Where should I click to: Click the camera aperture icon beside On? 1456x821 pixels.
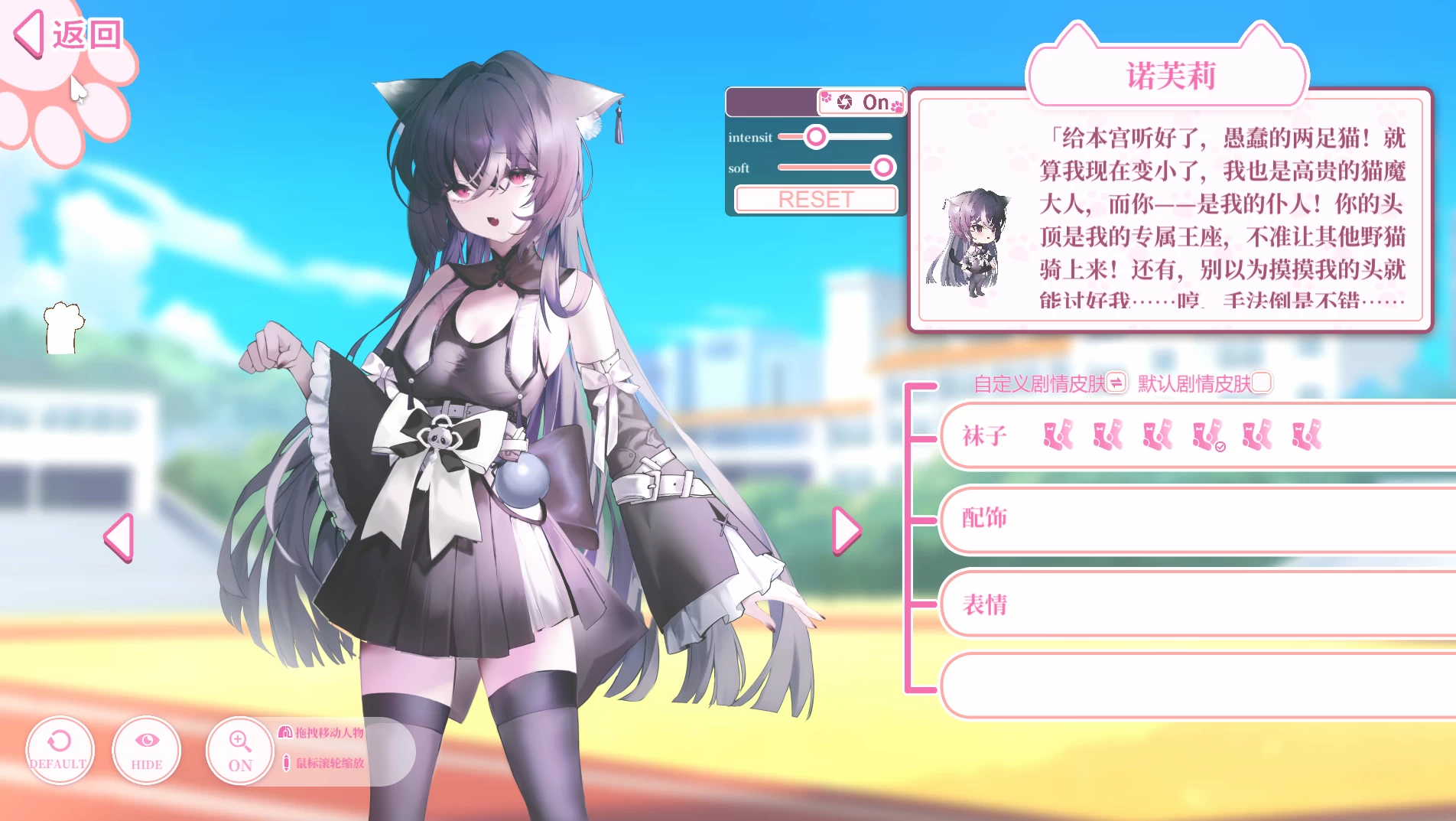[x=843, y=102]
